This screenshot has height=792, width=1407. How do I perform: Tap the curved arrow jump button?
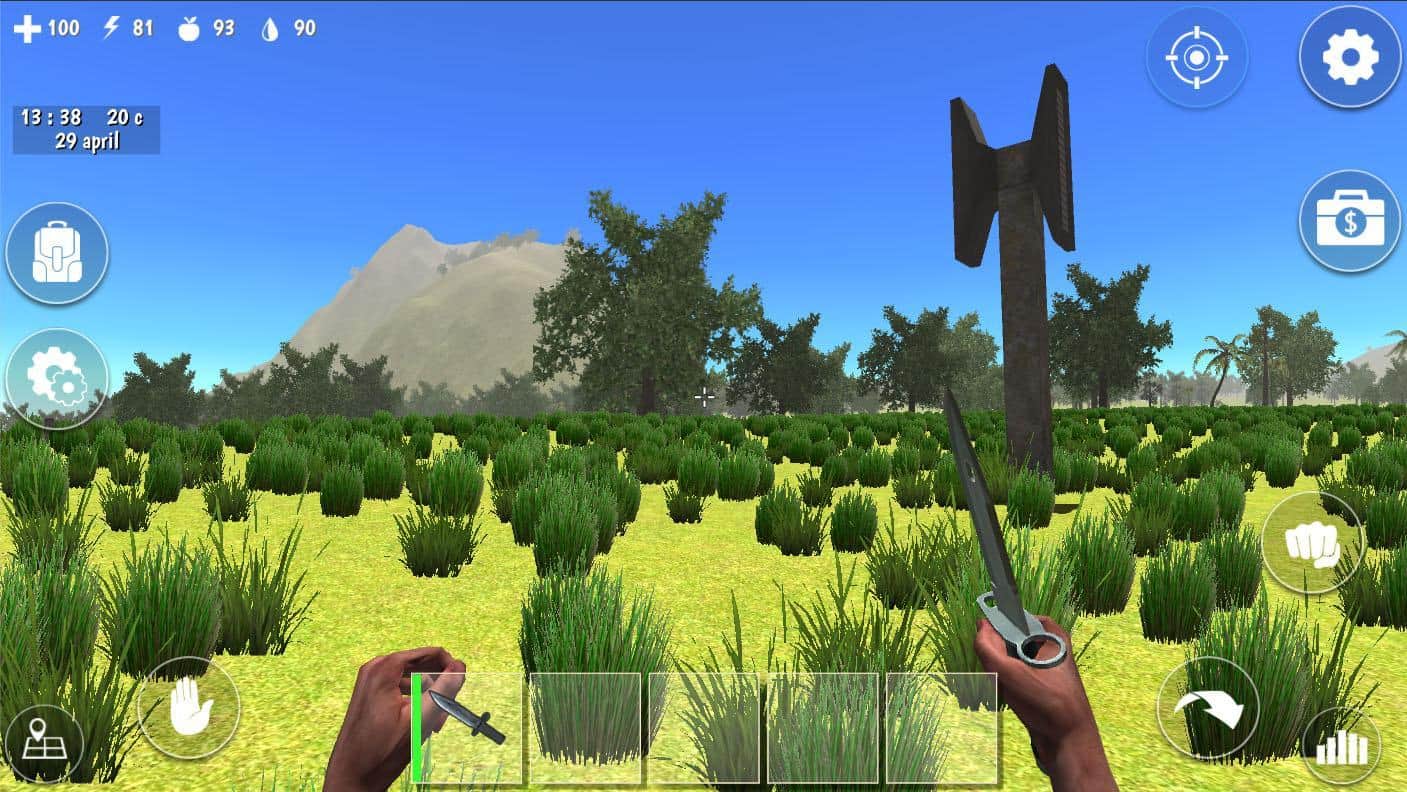tap(1208, 709)
